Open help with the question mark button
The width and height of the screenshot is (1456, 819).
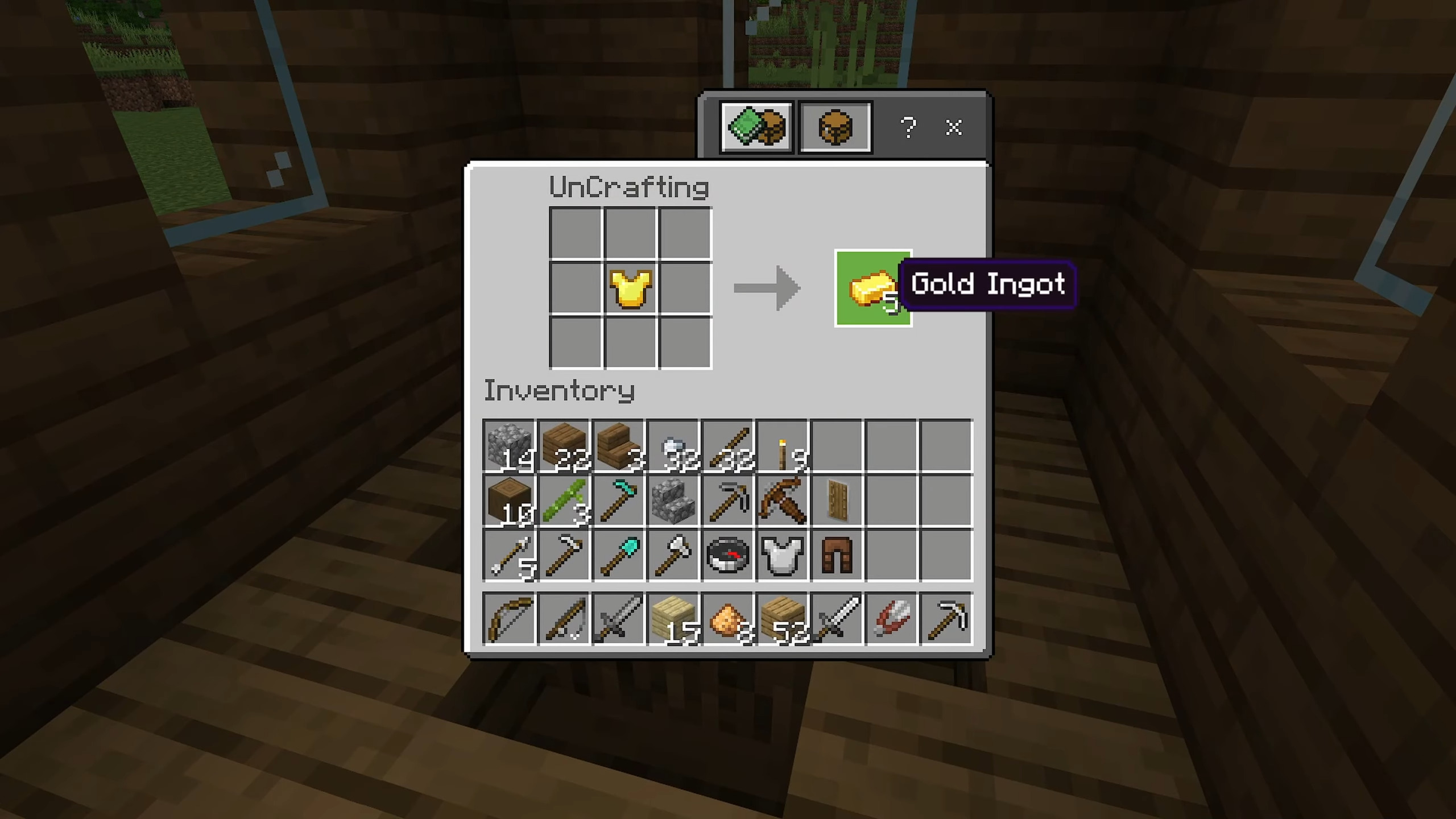point(908,127)
